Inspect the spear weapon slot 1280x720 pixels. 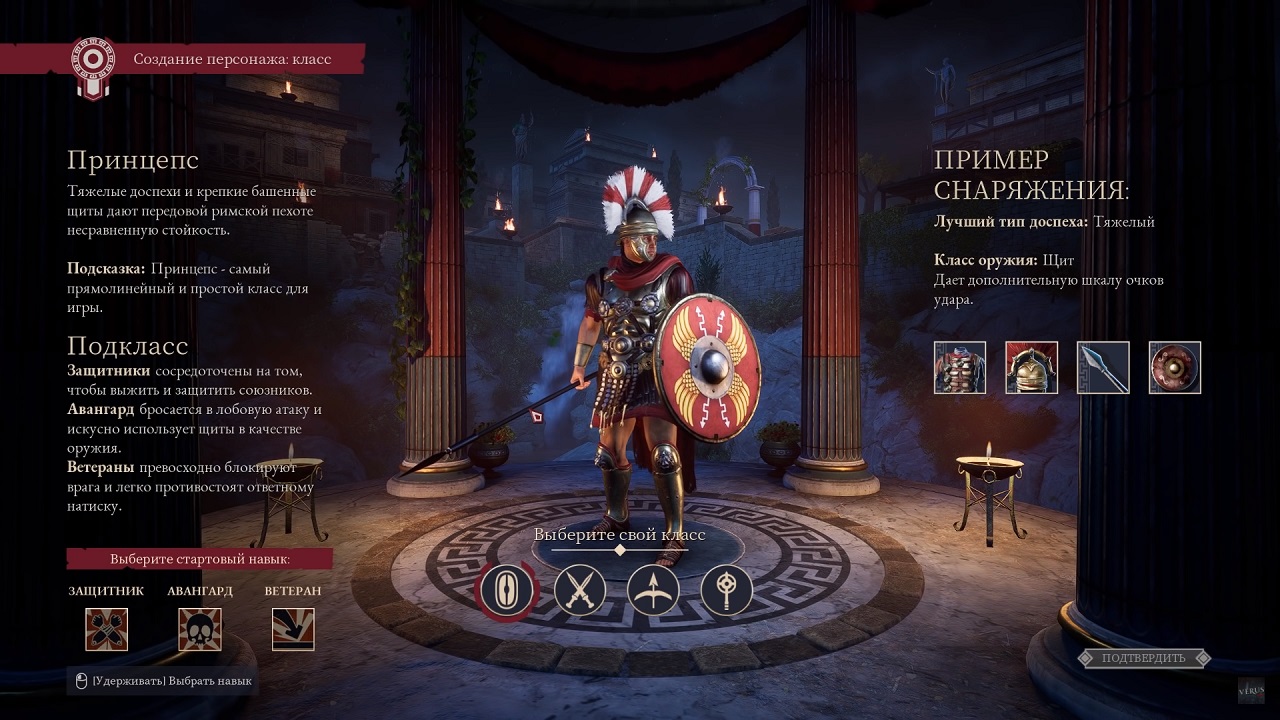pyautogui.click(x=1103, y=367)
